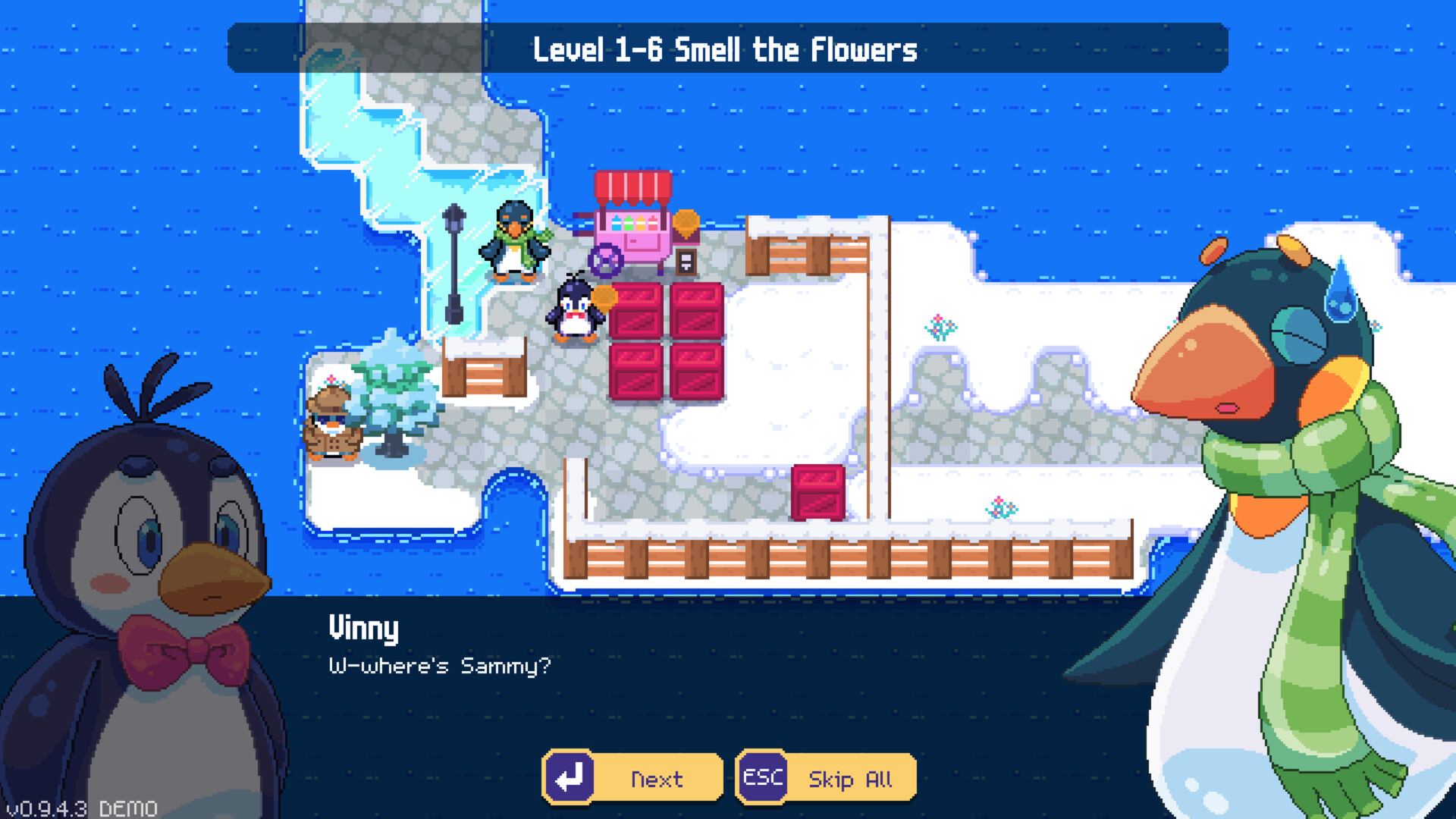Select the stack of four red crates

[667, 341]
